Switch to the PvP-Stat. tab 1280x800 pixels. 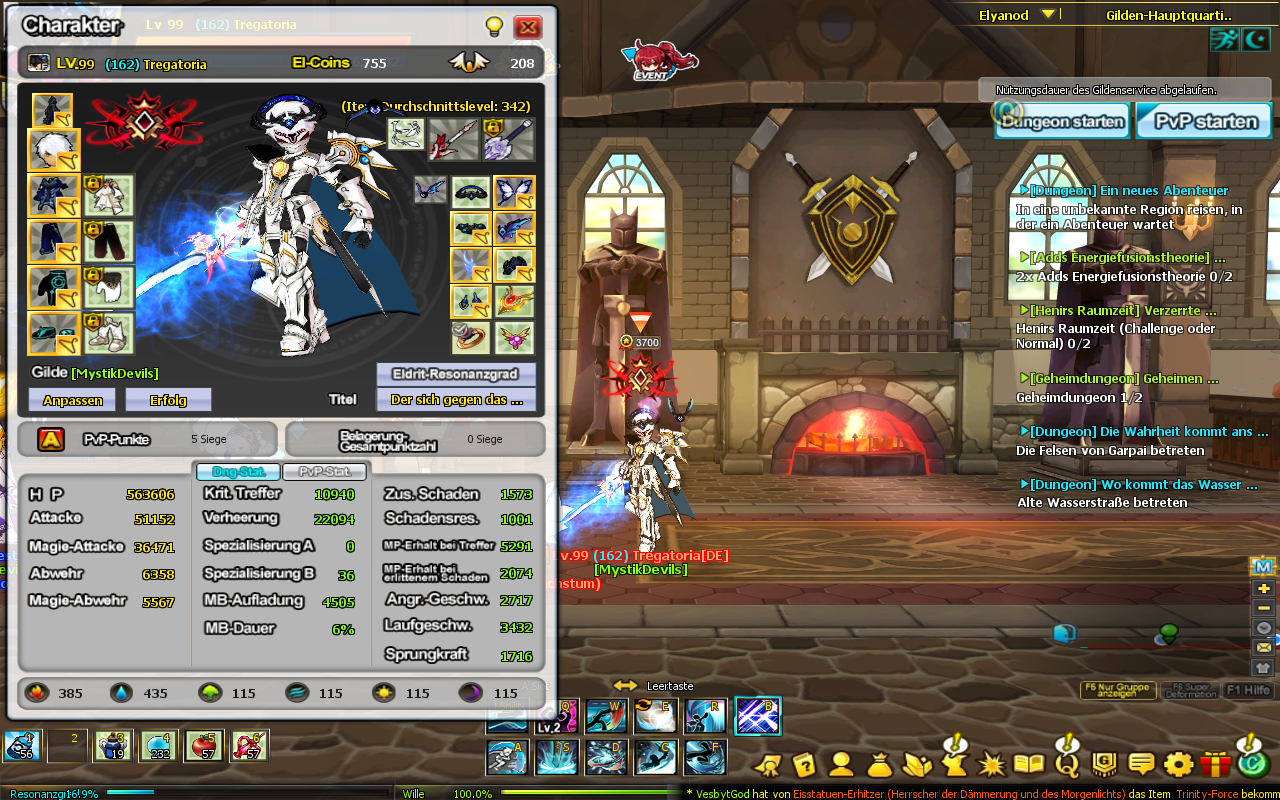tap(324, 472)
